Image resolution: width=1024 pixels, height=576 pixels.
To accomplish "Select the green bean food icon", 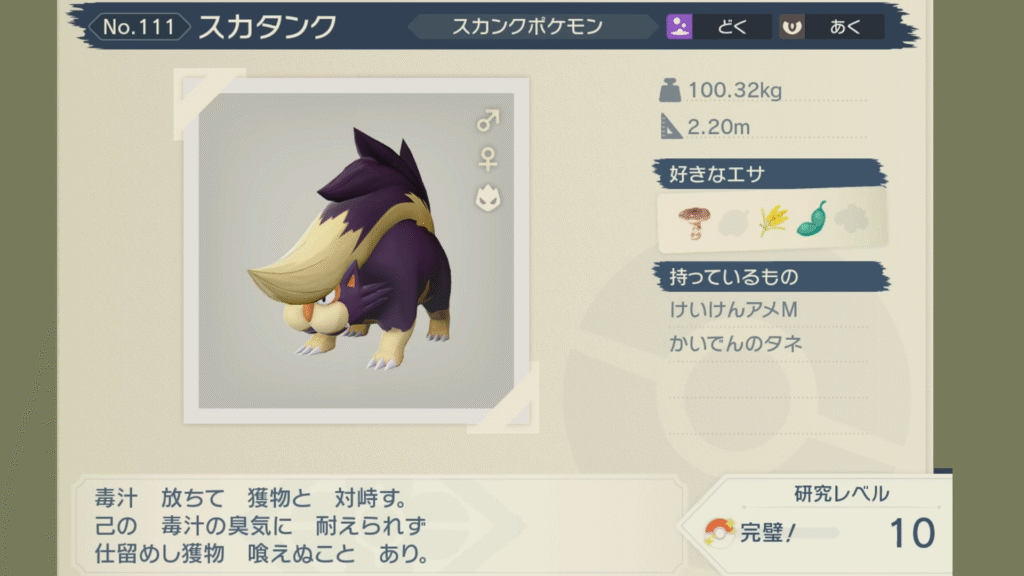I will pyautogui.click(x=811, y=220).
